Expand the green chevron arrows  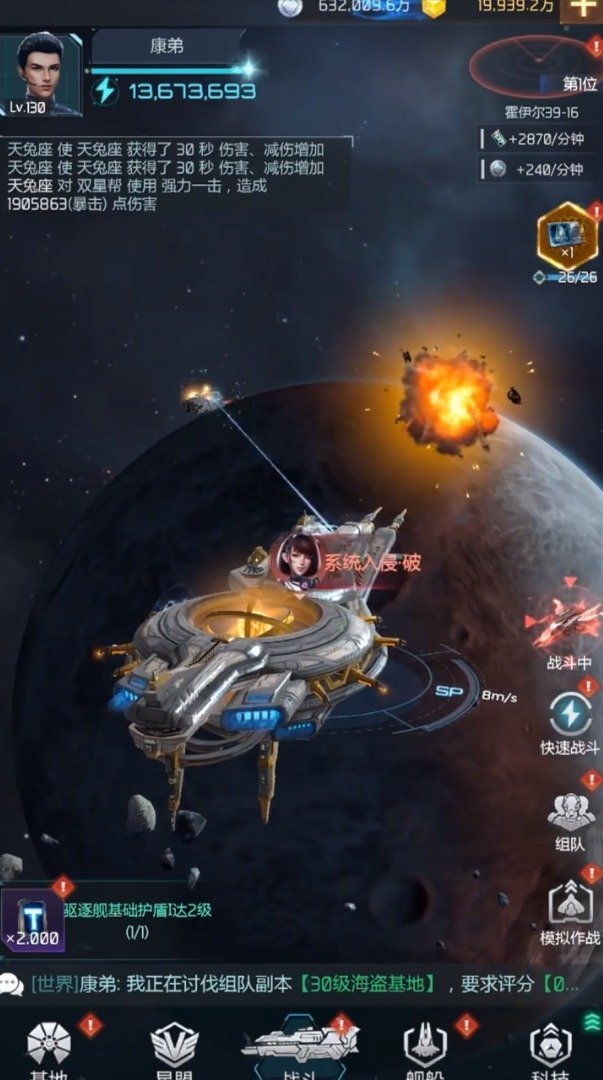591,1021
